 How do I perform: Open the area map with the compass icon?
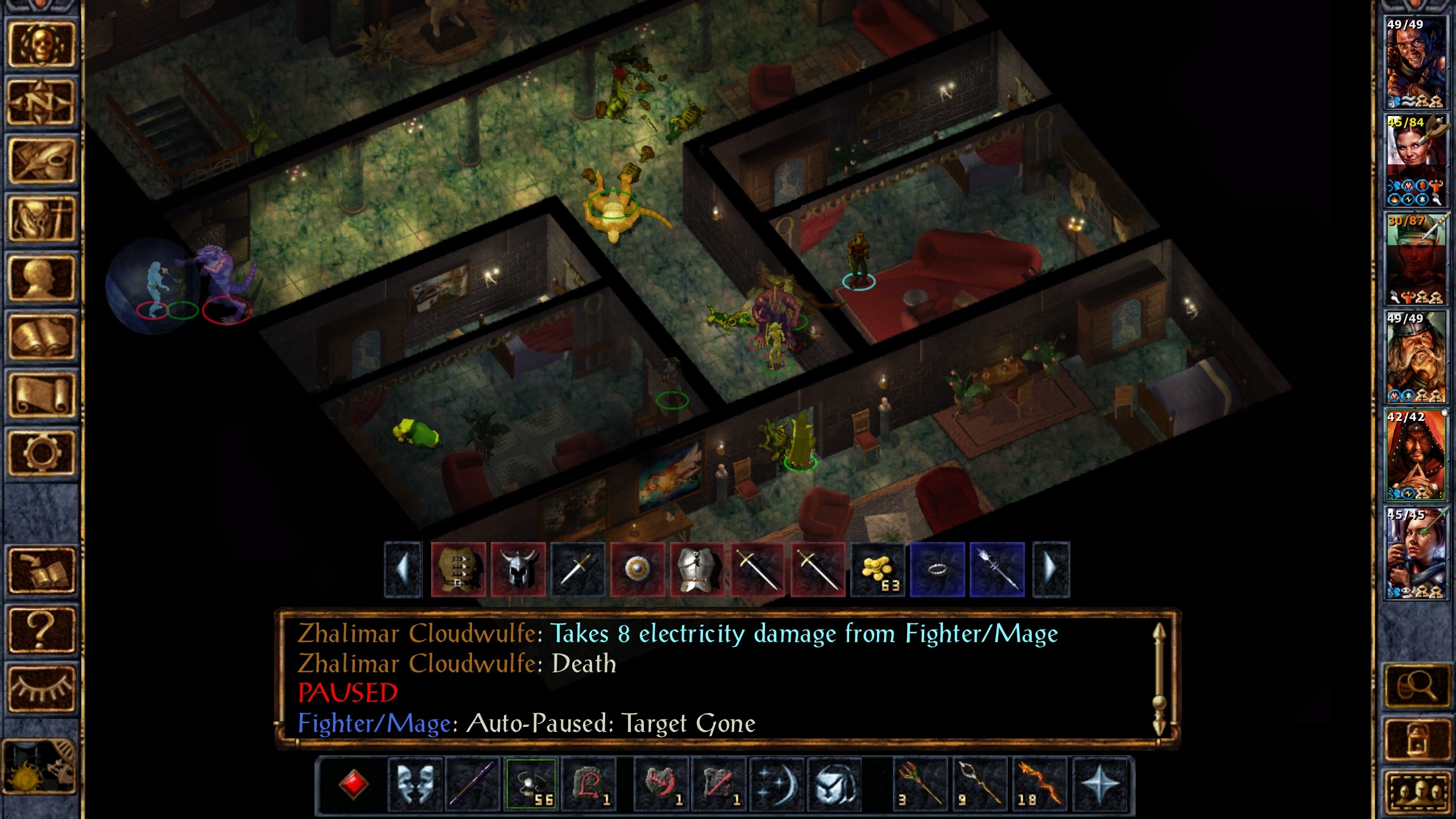click(x=40, y=103)
